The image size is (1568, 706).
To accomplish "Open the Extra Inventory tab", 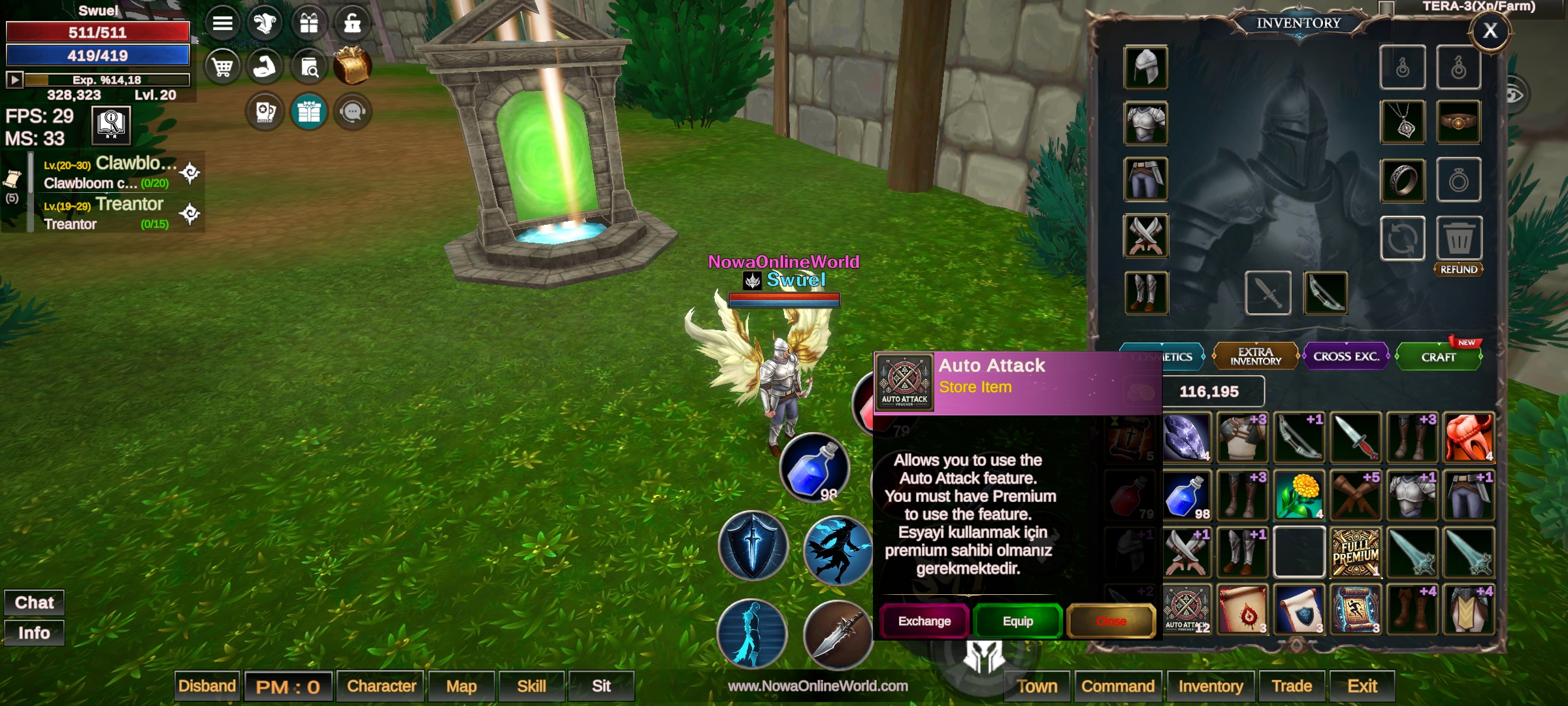I will [1255, 357].
